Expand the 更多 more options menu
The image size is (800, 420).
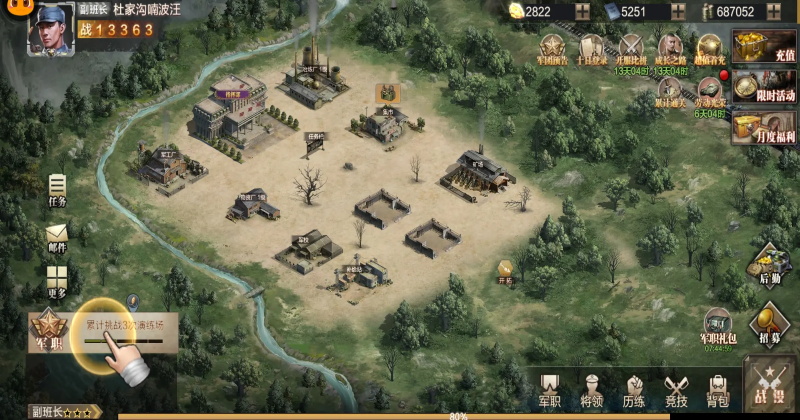click(x=57, y=281)
